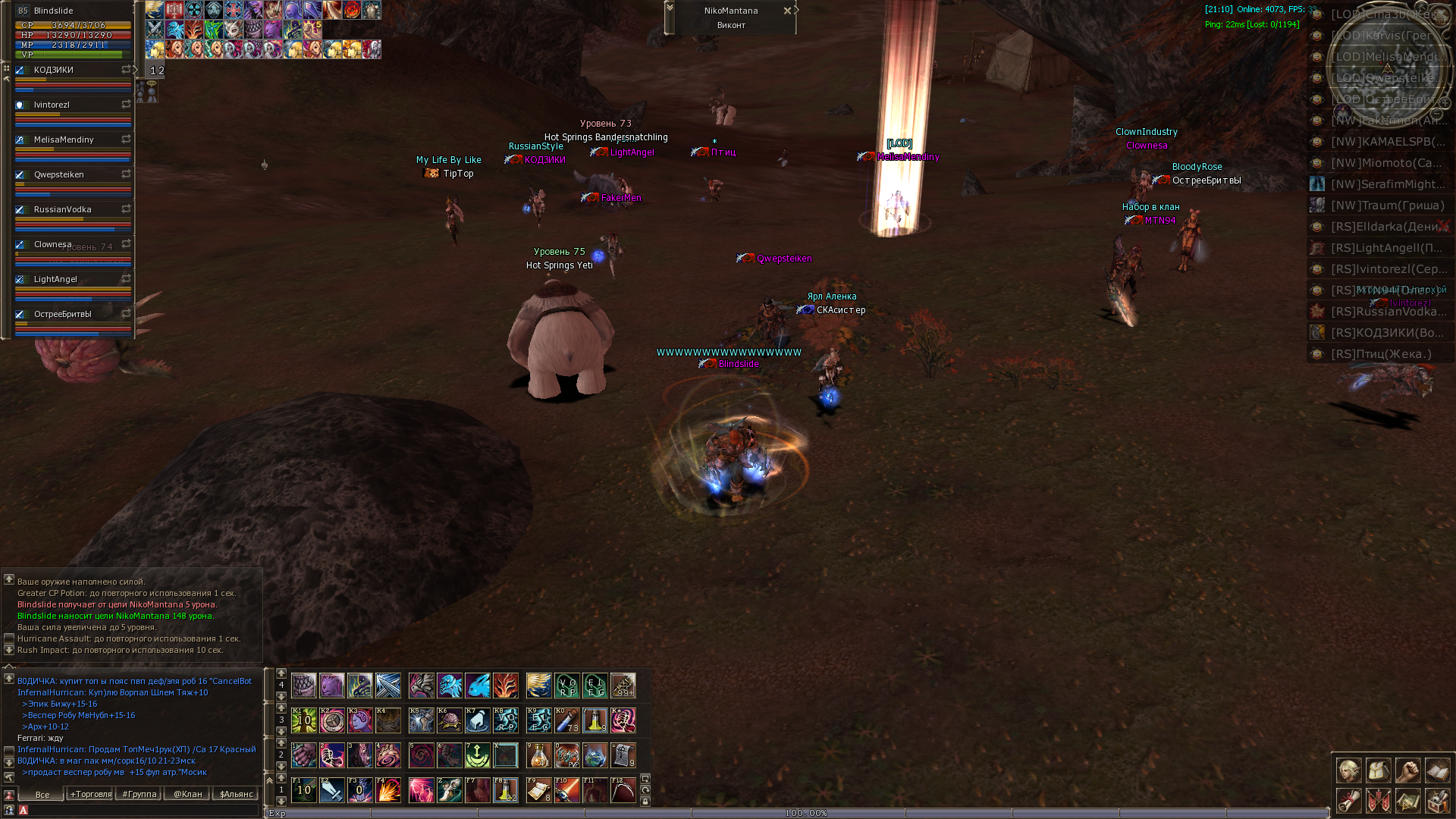
Task: Open the inventory bag icon
Action: [1378, 770]
